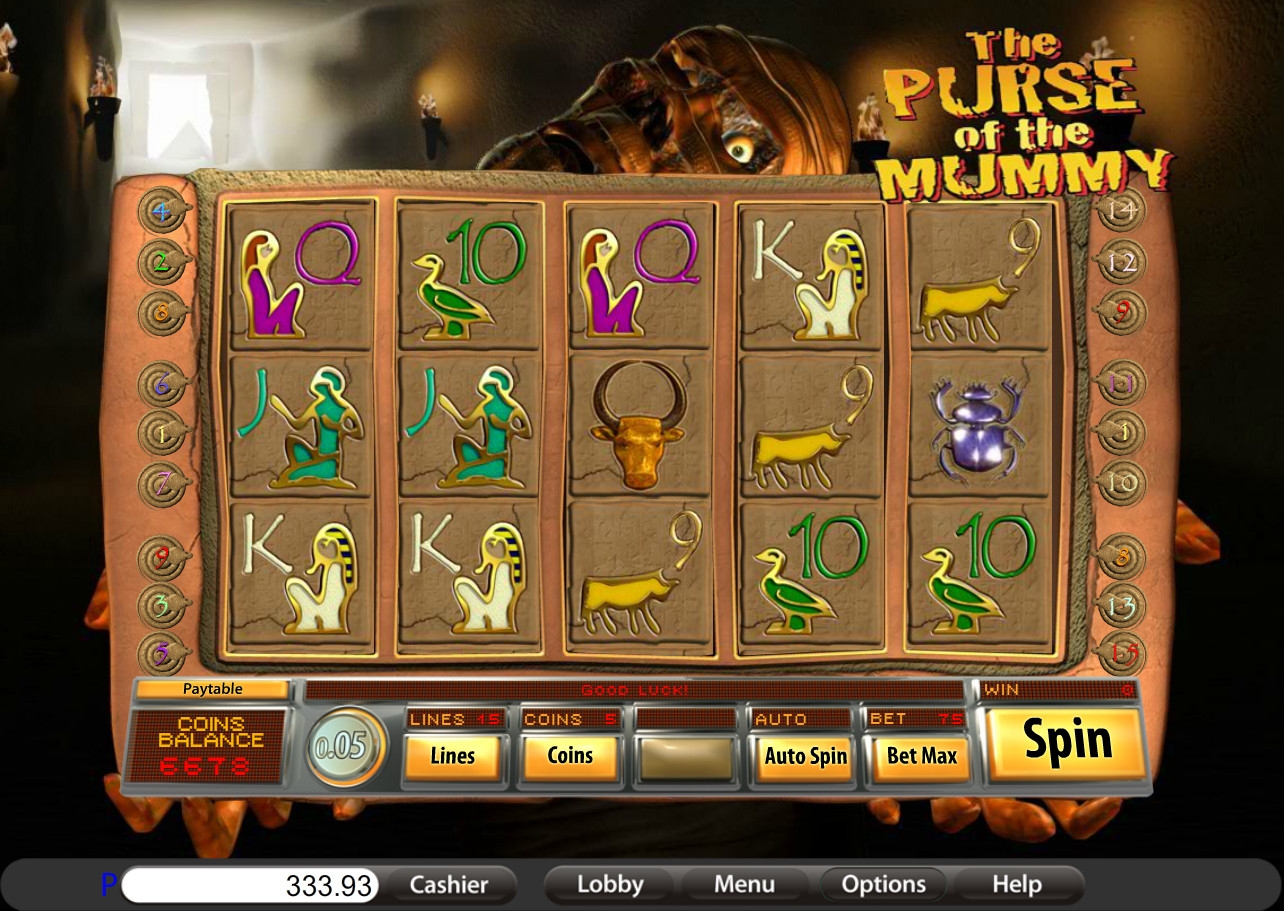This screenshot has height=911, width=1284.
Task: Spin the reels with the Spin button
Action: point(1066,742)
